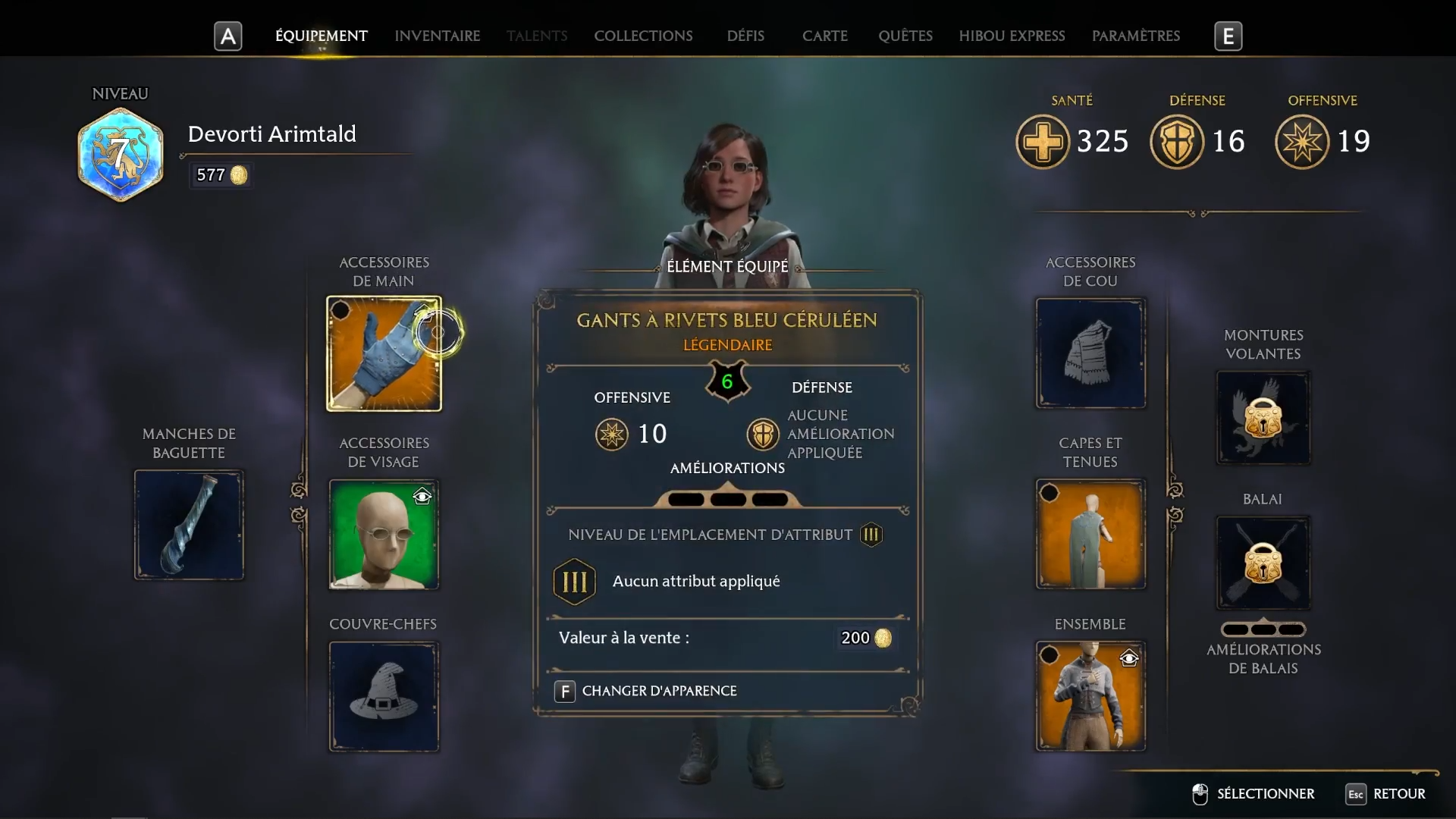This screenshot has width=1456, height=819.
Task: Open the Hibou Express menu
Action: [x=1012, y=36]
